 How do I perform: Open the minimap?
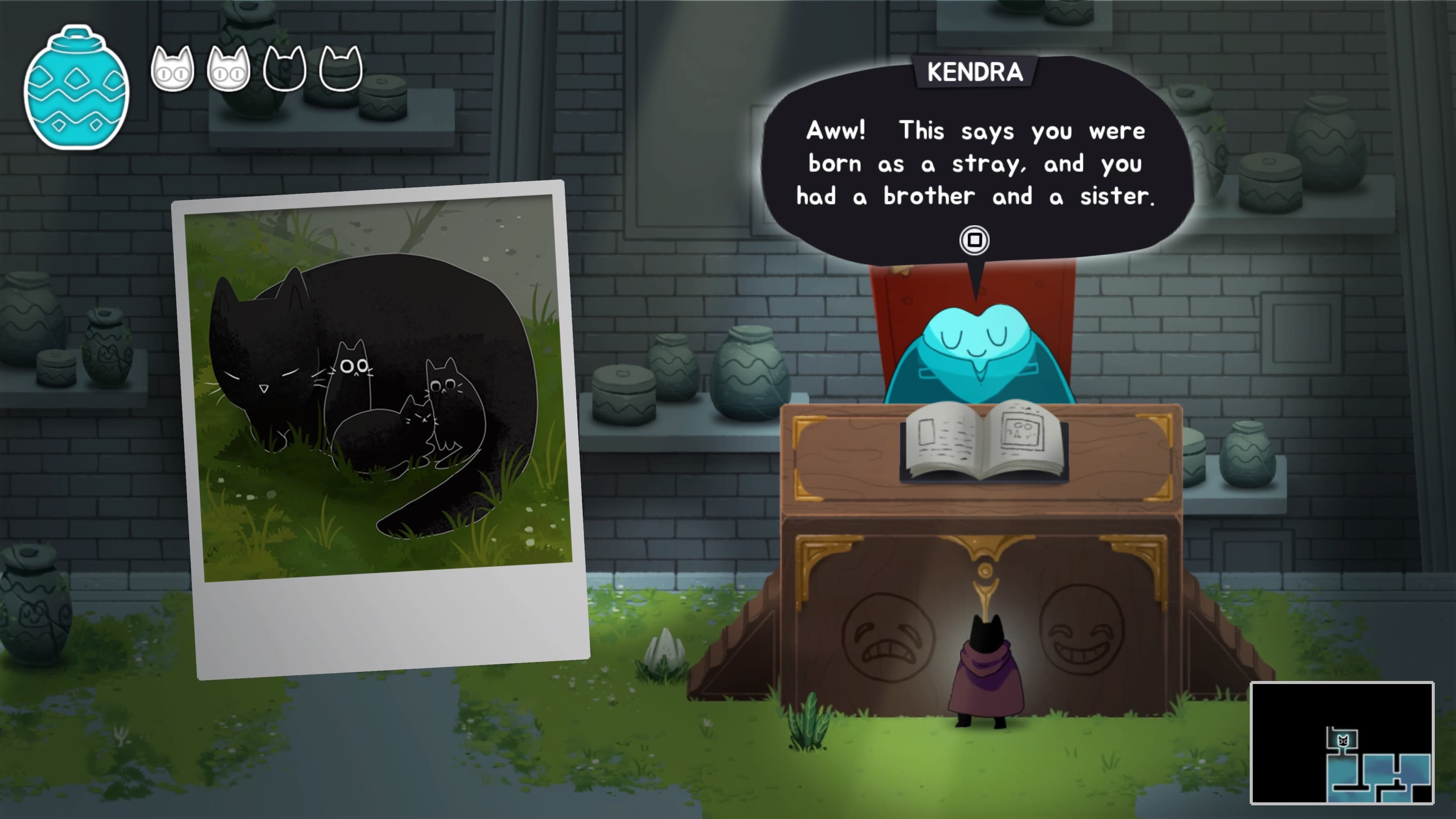(1341, 742)
